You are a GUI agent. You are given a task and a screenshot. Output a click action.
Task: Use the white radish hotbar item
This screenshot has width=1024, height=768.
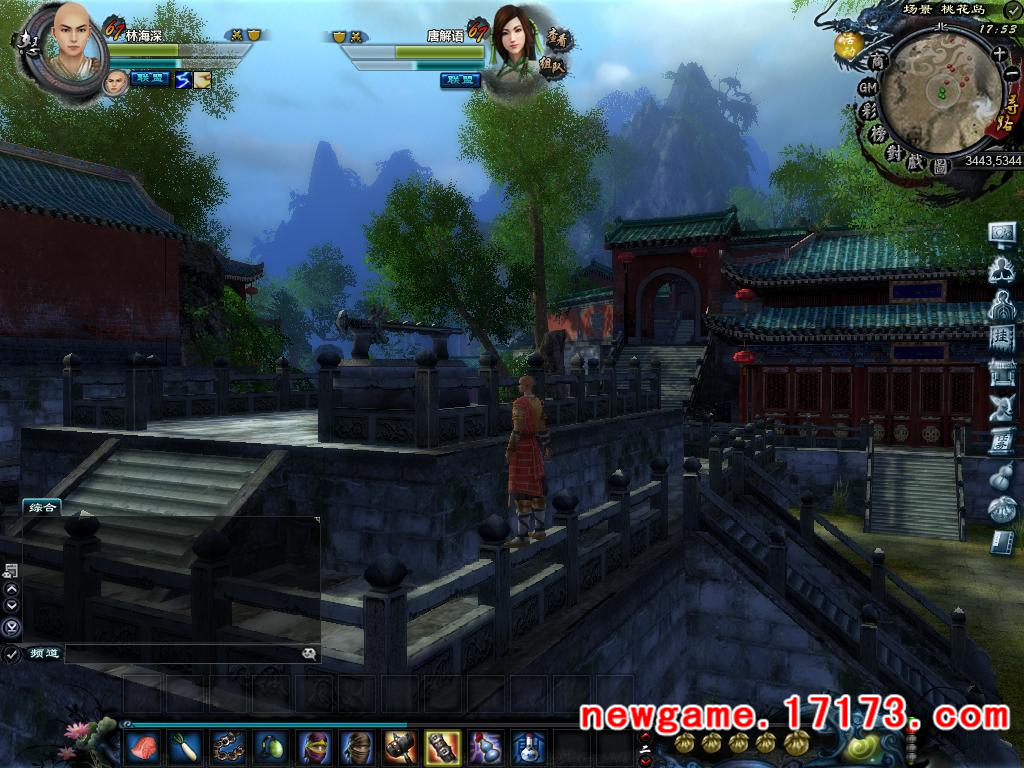pyautogui.click(x=184, y=746)
